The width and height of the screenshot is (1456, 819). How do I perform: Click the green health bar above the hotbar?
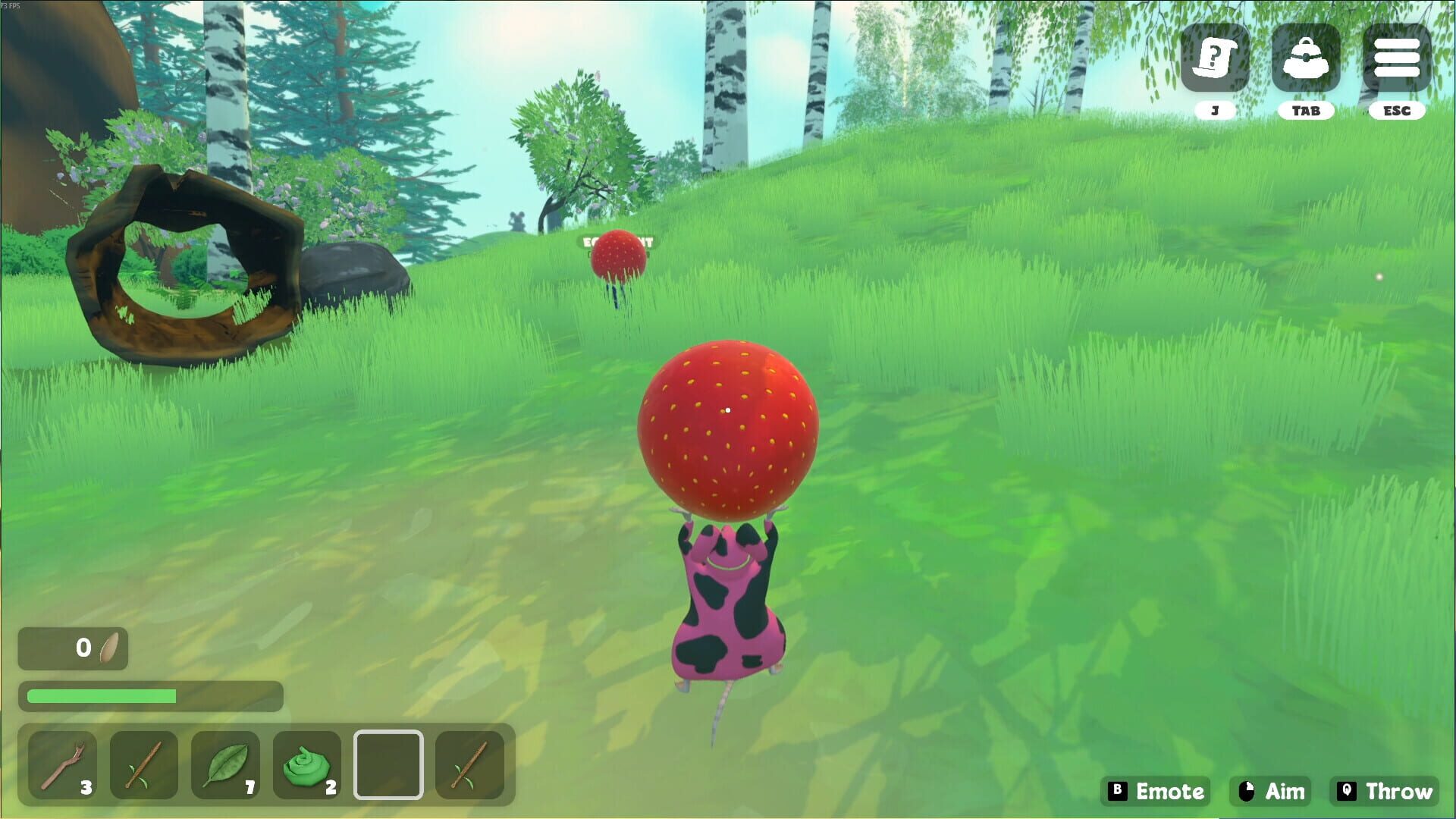[102, 695]
